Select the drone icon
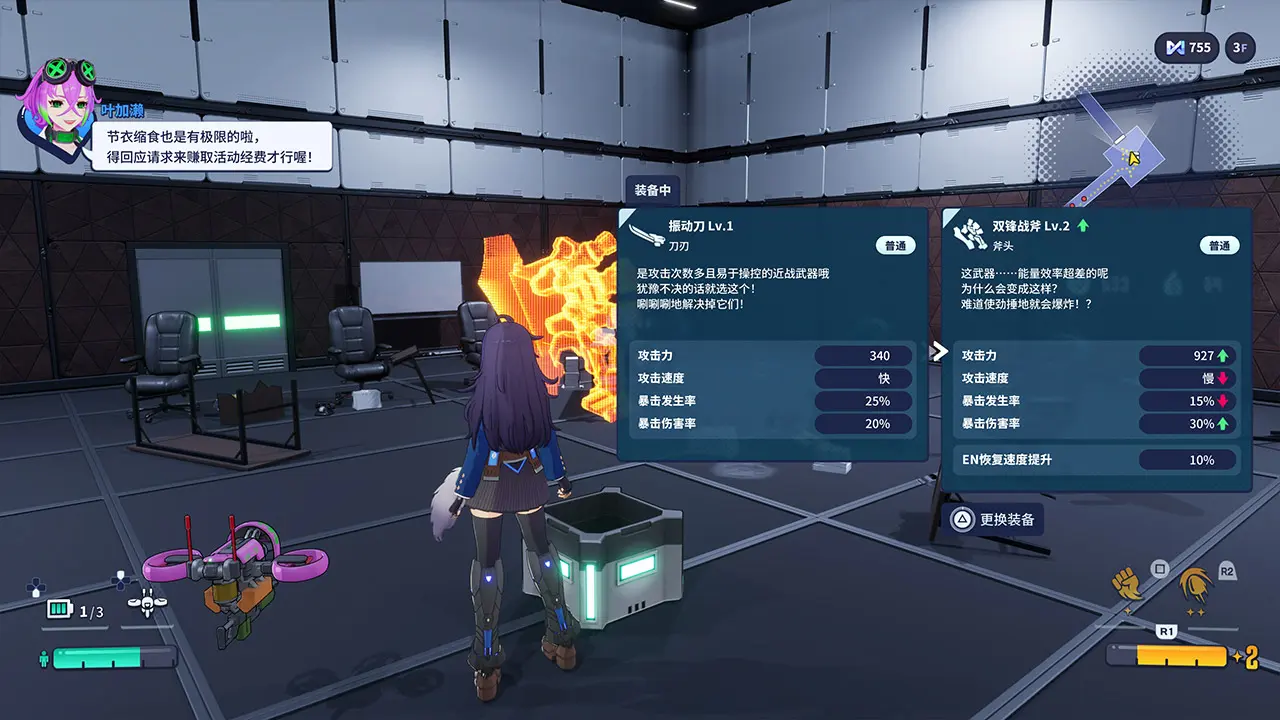This screenshot has width=1280, height=720. [147, 604]
